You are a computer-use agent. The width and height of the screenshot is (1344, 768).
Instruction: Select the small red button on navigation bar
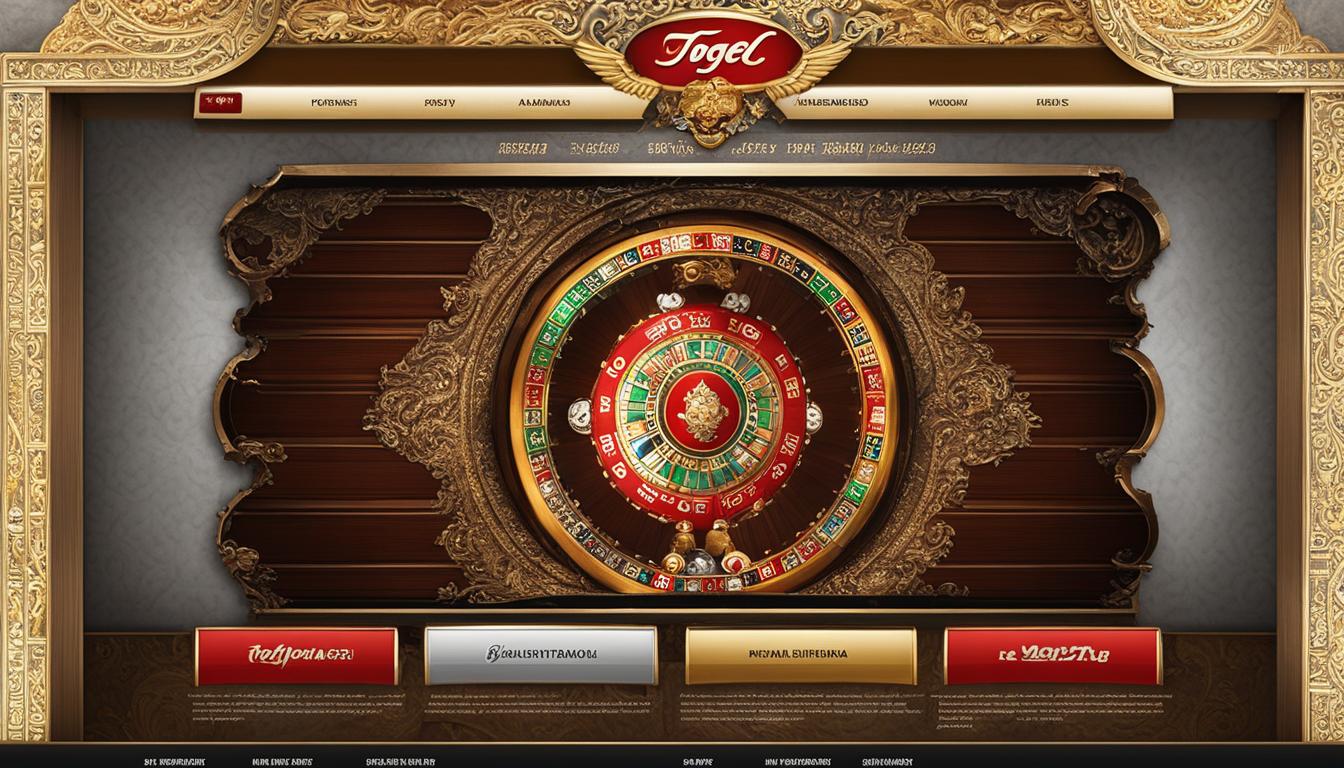coord(220,102)
